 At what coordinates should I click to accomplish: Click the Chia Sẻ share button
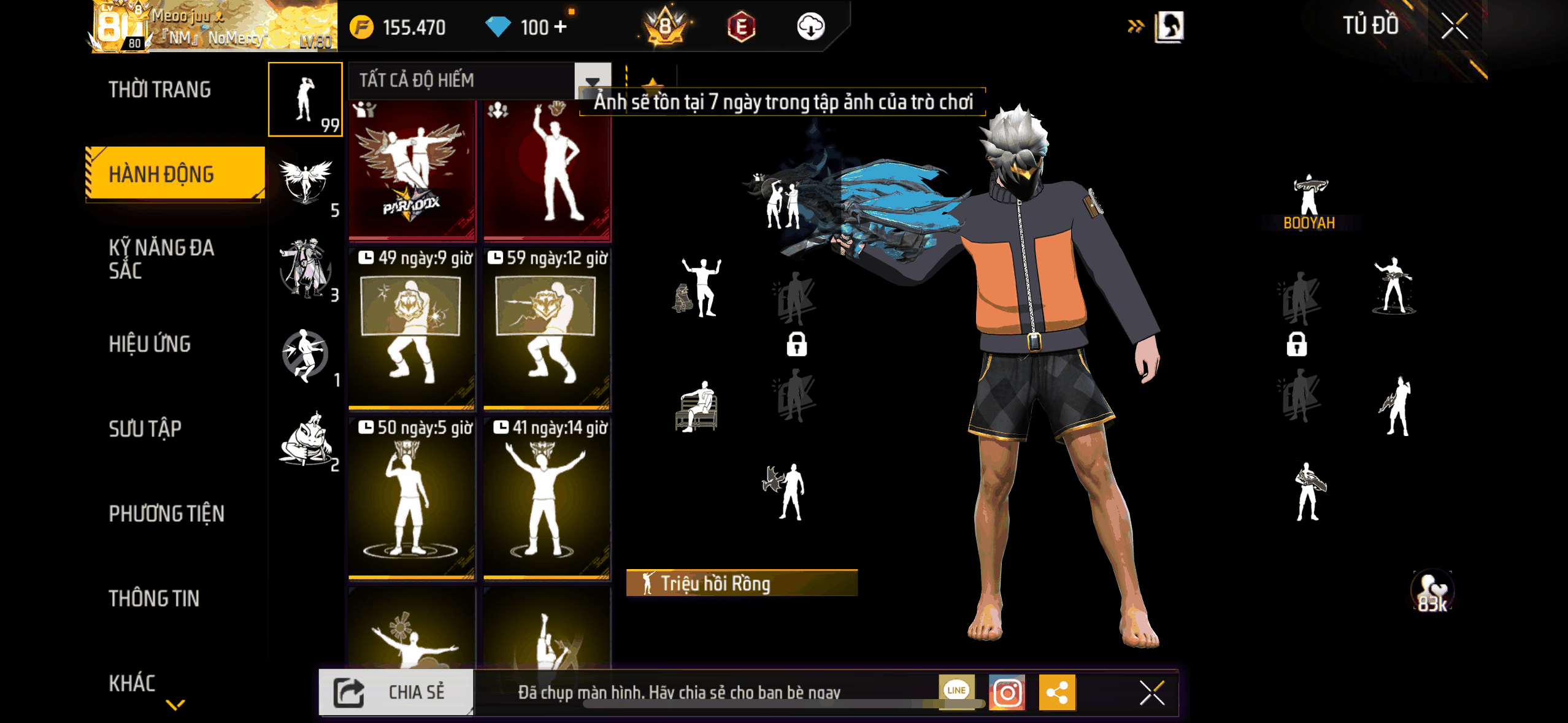(x=396, y=692)
